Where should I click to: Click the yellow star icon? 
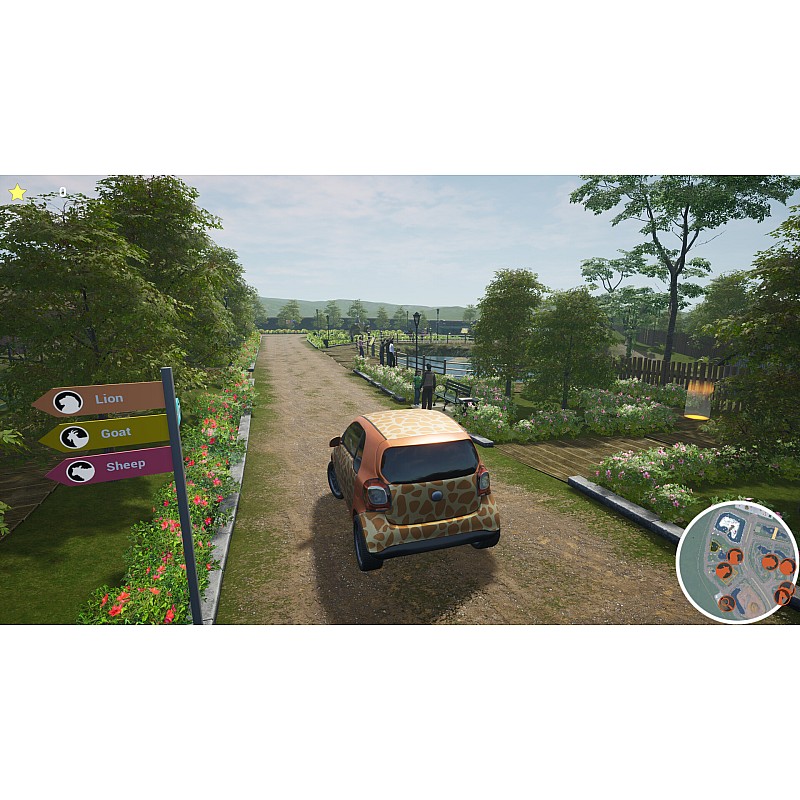17,192
